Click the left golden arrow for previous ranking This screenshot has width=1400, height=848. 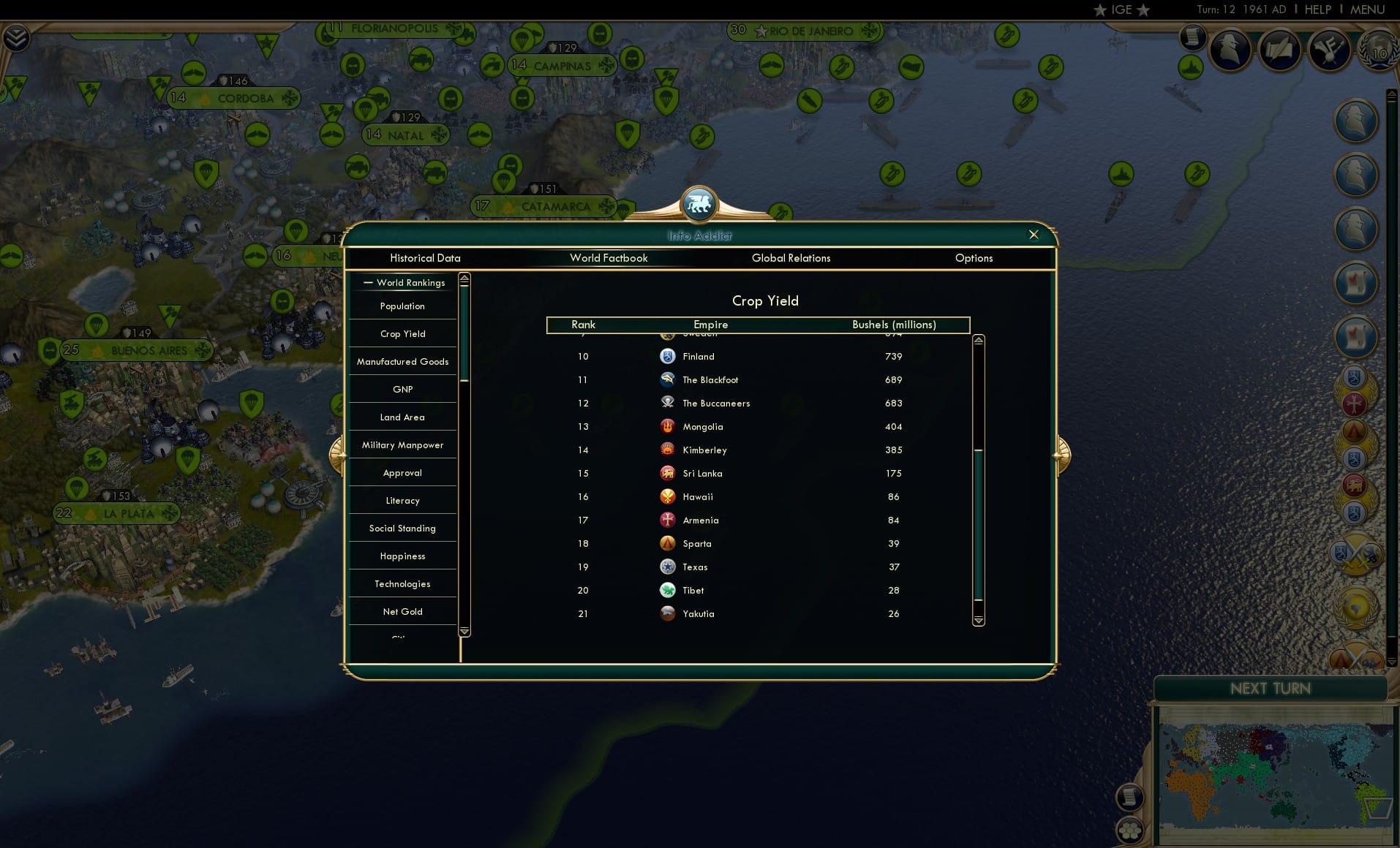click(x=338, y=453)
